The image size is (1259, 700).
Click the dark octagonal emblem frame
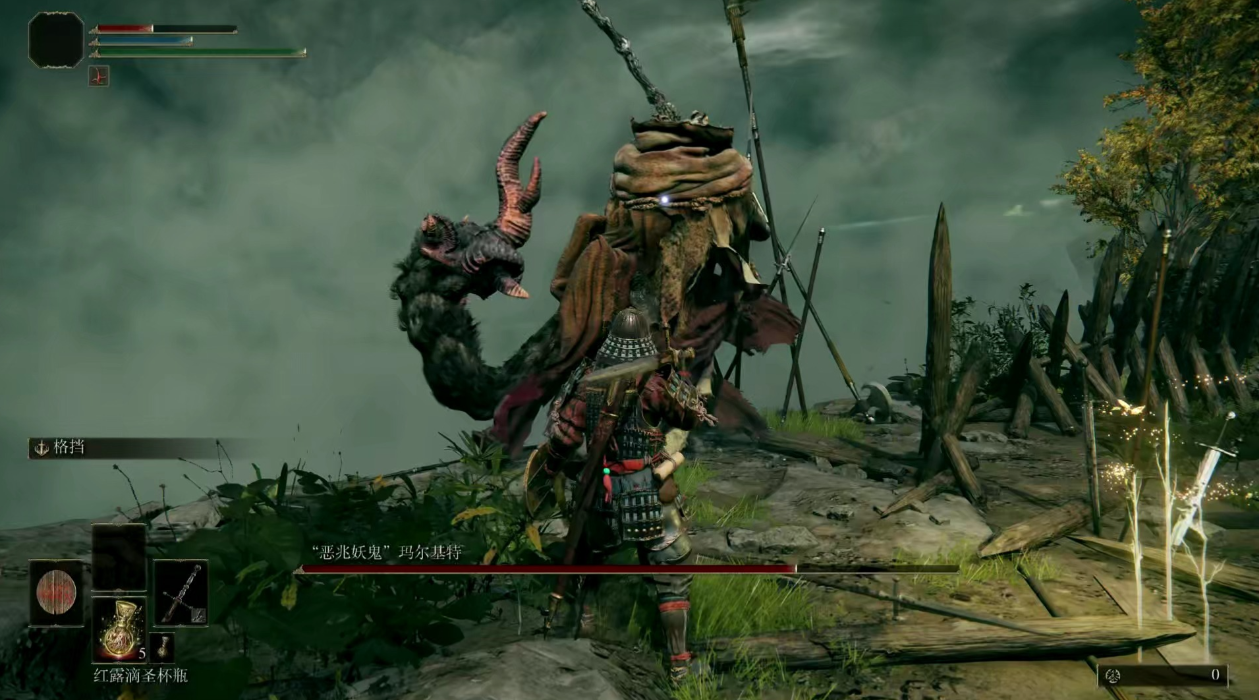pyautogui.click(x=56, y=40)
